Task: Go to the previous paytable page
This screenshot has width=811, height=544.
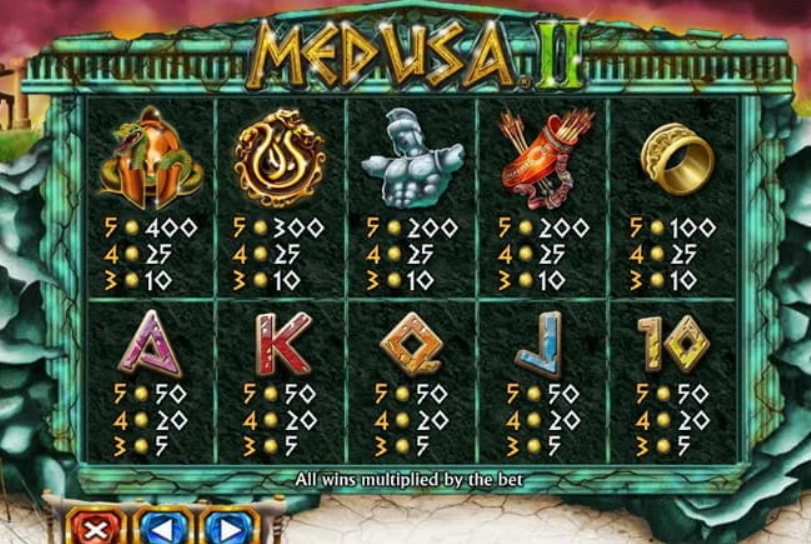Action: (162, 527)
